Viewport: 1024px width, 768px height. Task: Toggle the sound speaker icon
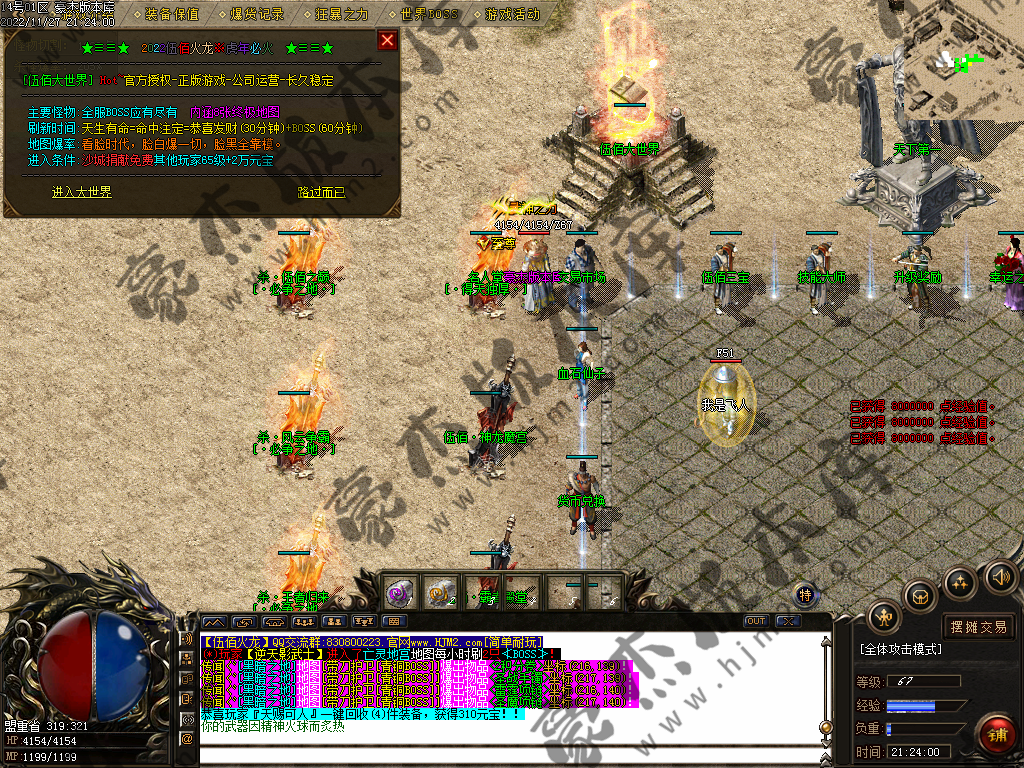click(x=1000, y=576)
